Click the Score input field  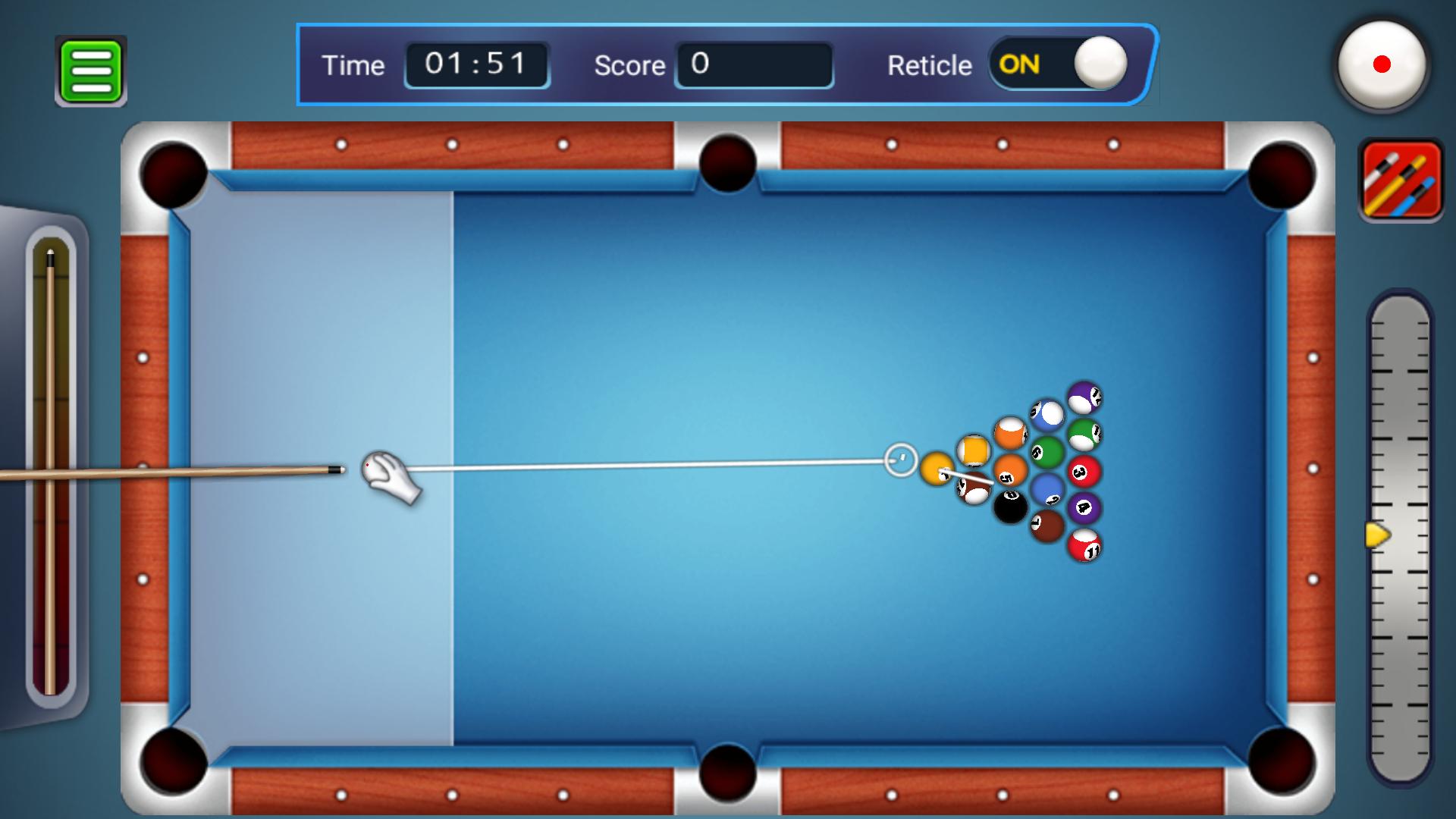[753, 66]
